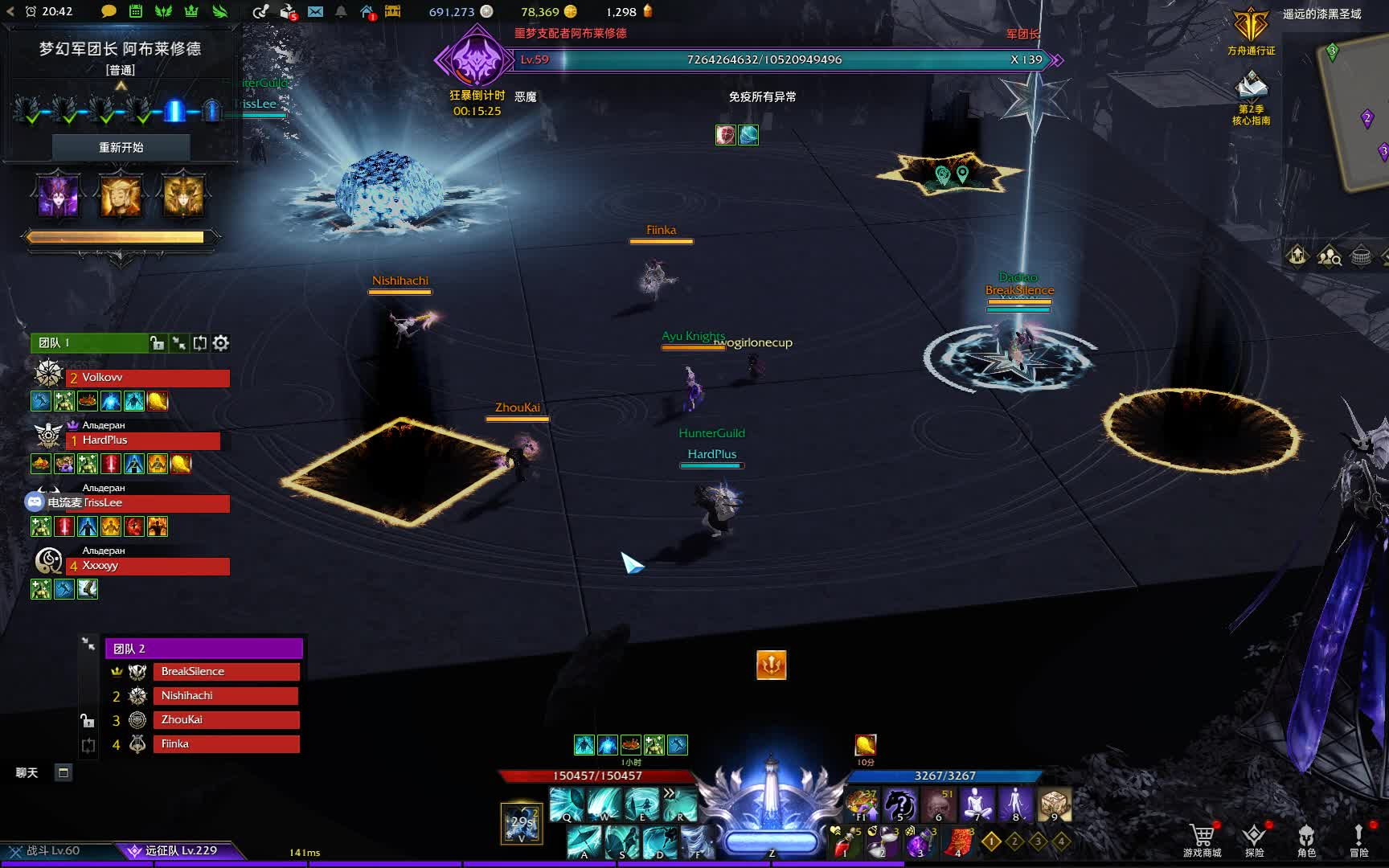Image resolution: width=1389 pixels, height=868 pixels.
Task: Activate the mystery horse mount slot
Action: (900, 804)
